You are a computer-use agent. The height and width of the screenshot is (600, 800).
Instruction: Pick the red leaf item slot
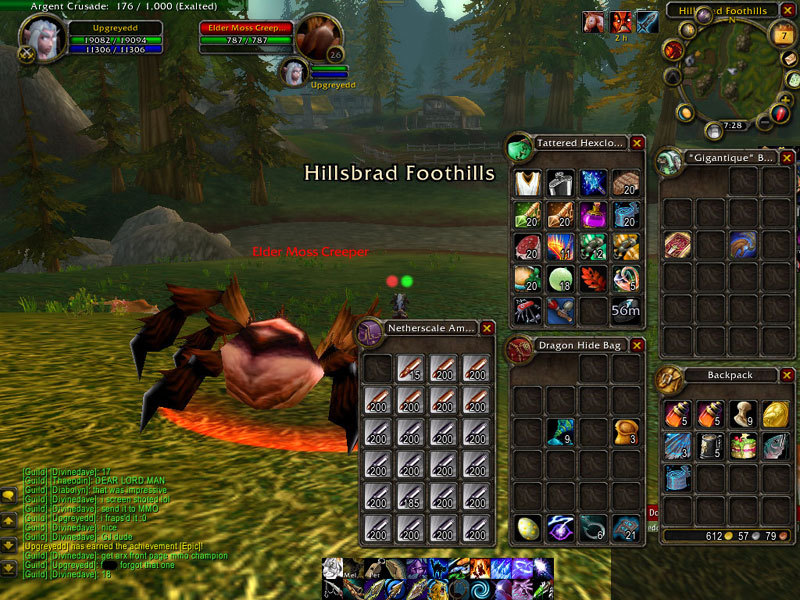[593, 279]
